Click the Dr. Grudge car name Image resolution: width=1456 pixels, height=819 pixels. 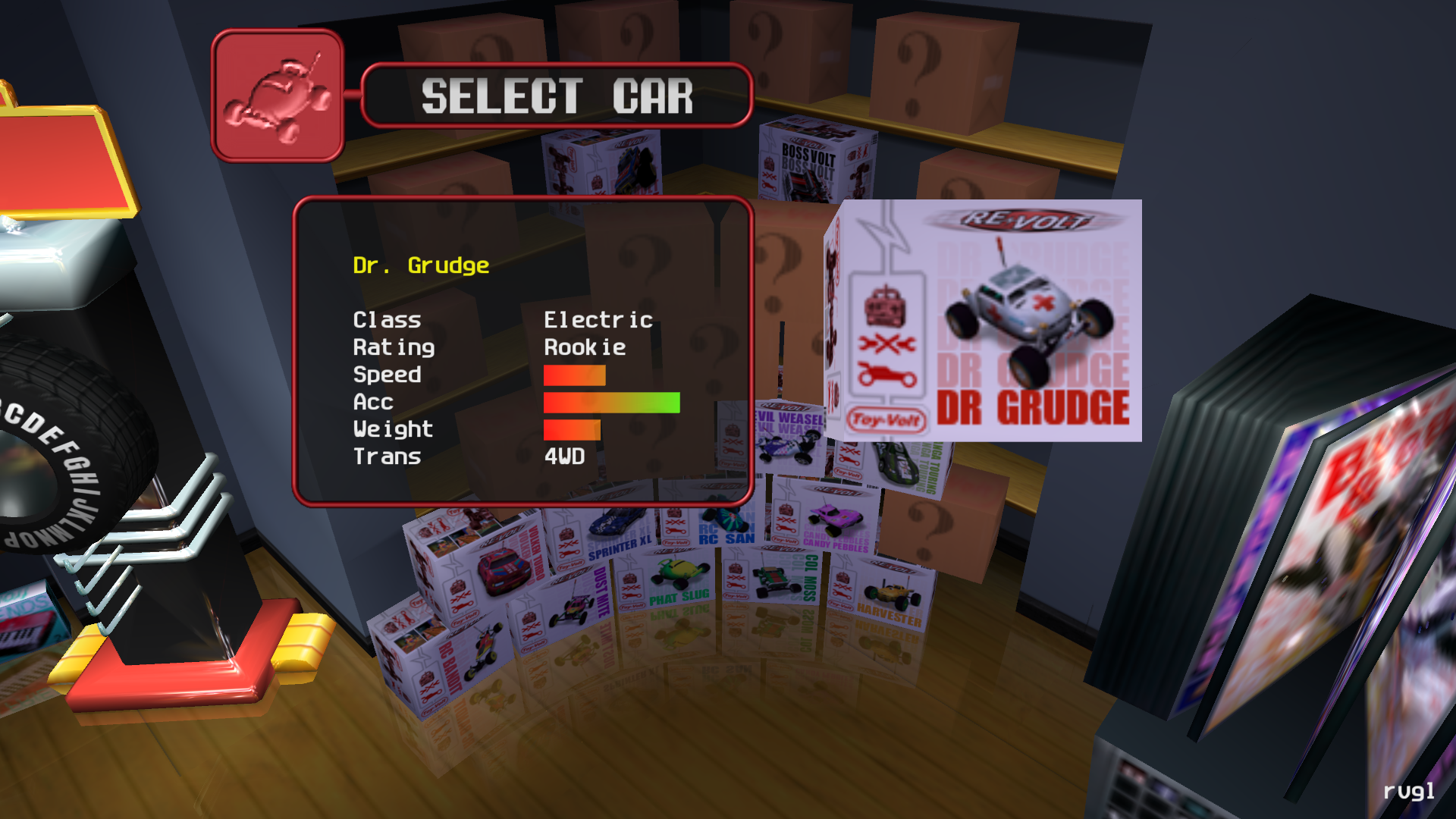421,265
